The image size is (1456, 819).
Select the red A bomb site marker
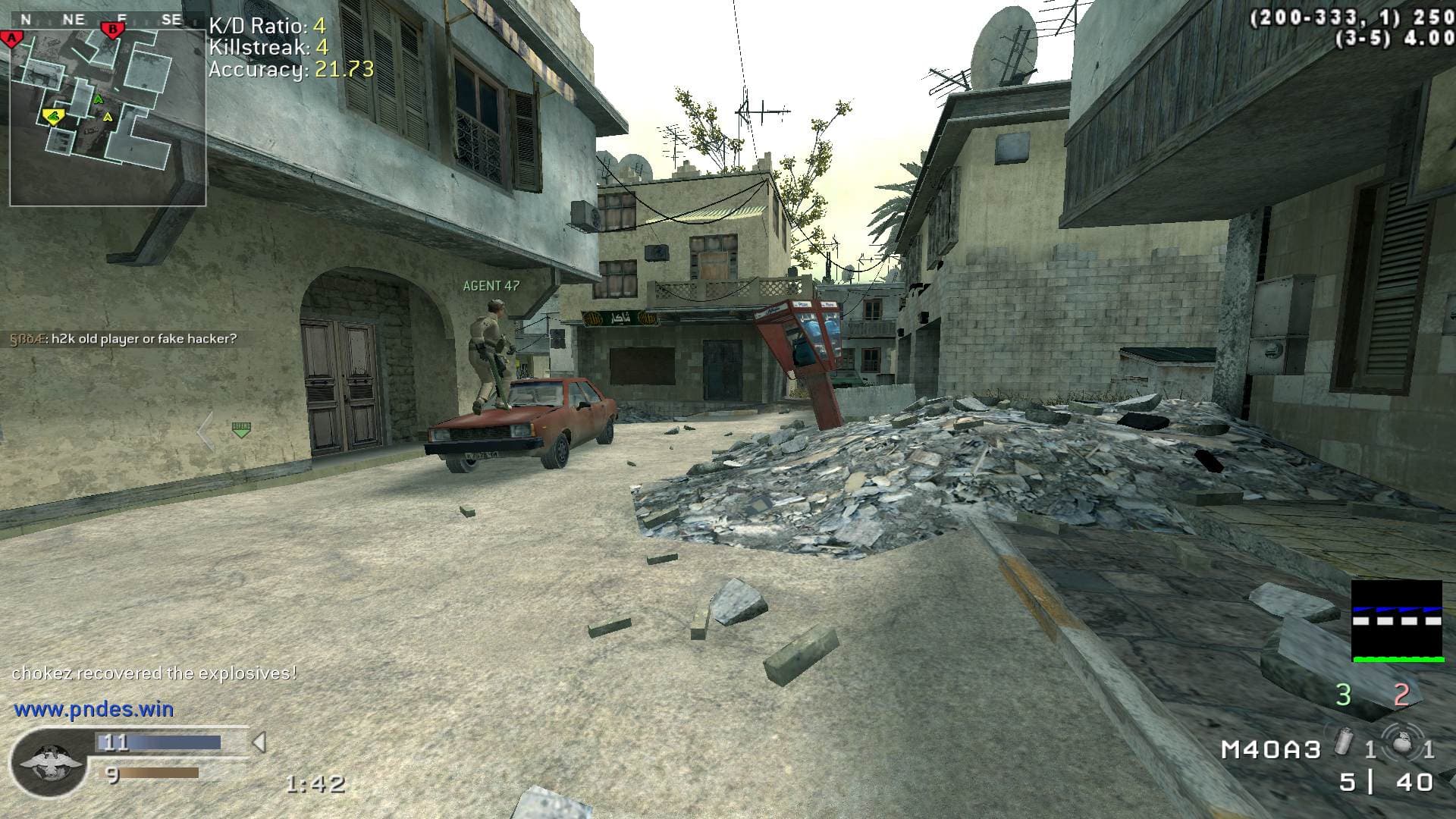[11, 39]
